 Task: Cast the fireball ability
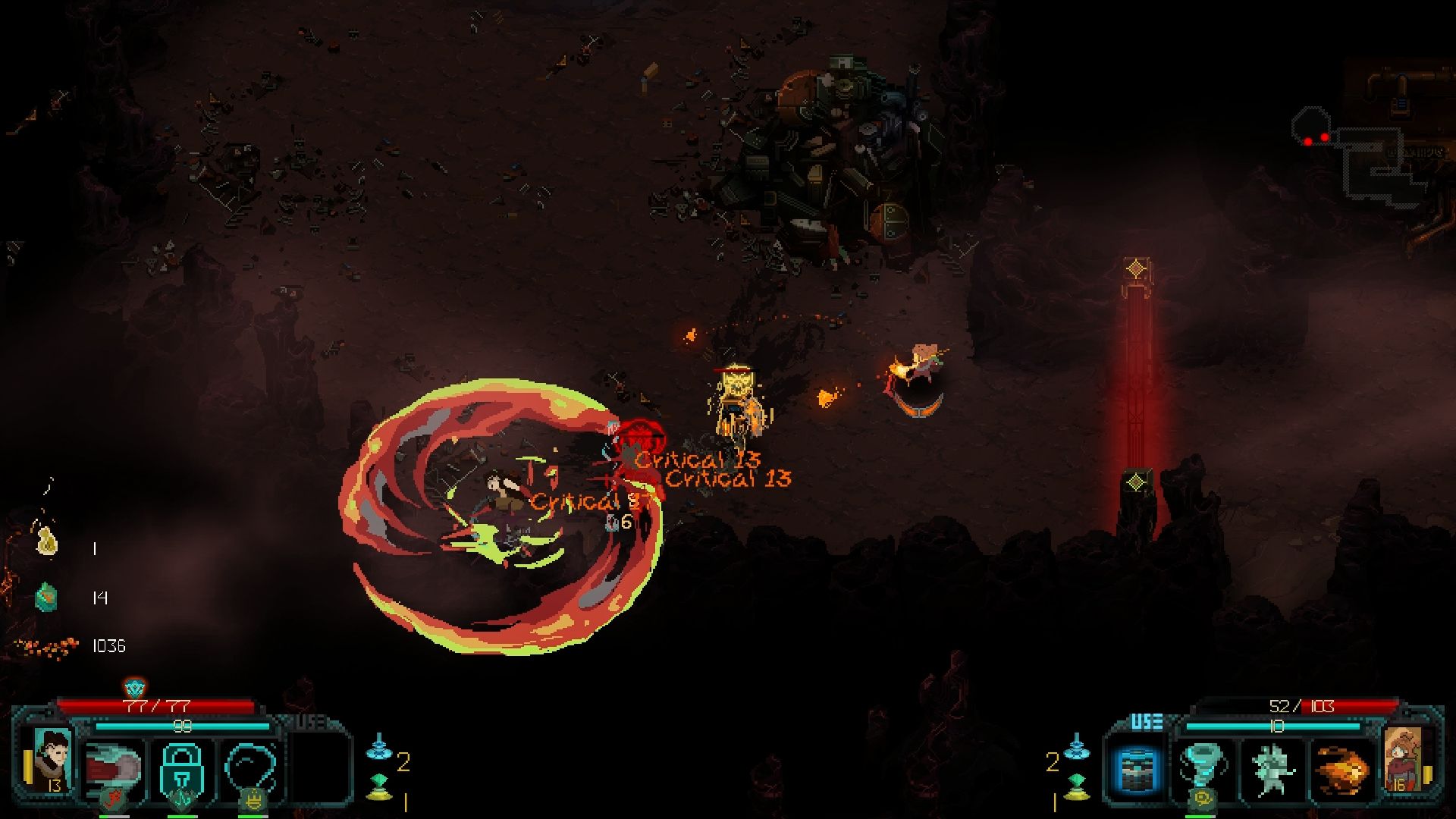click(1341, 769)
